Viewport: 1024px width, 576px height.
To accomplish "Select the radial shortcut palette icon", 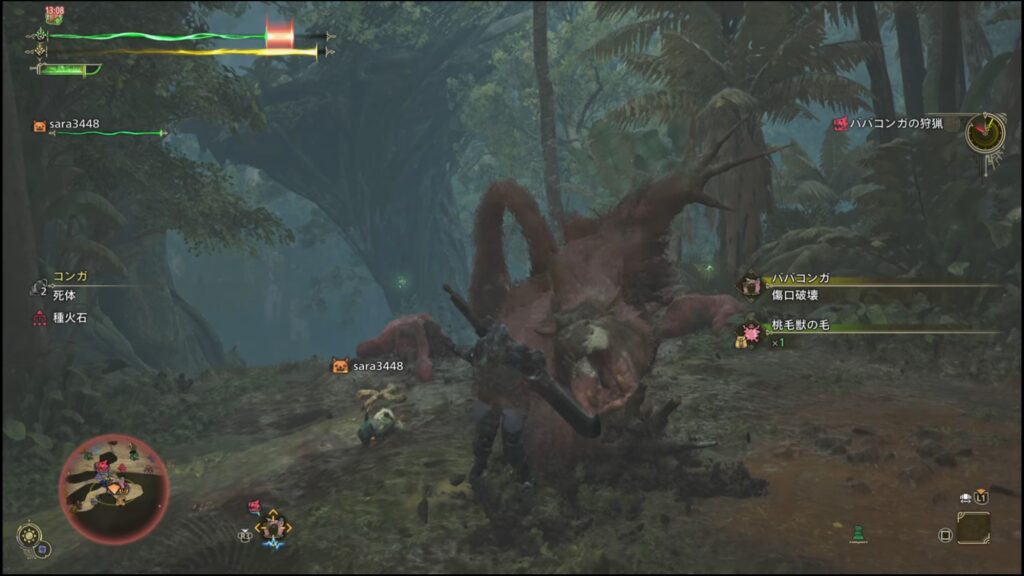I will click(x=273, y=525).
